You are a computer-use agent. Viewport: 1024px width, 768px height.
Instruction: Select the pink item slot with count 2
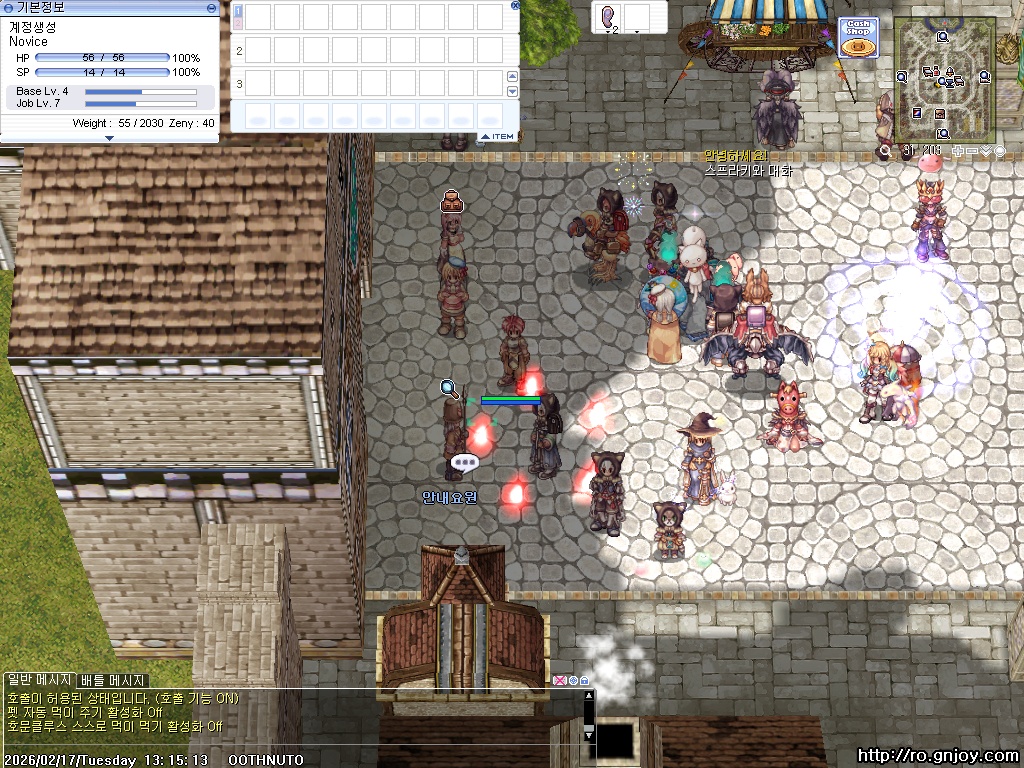coord(608,17)
